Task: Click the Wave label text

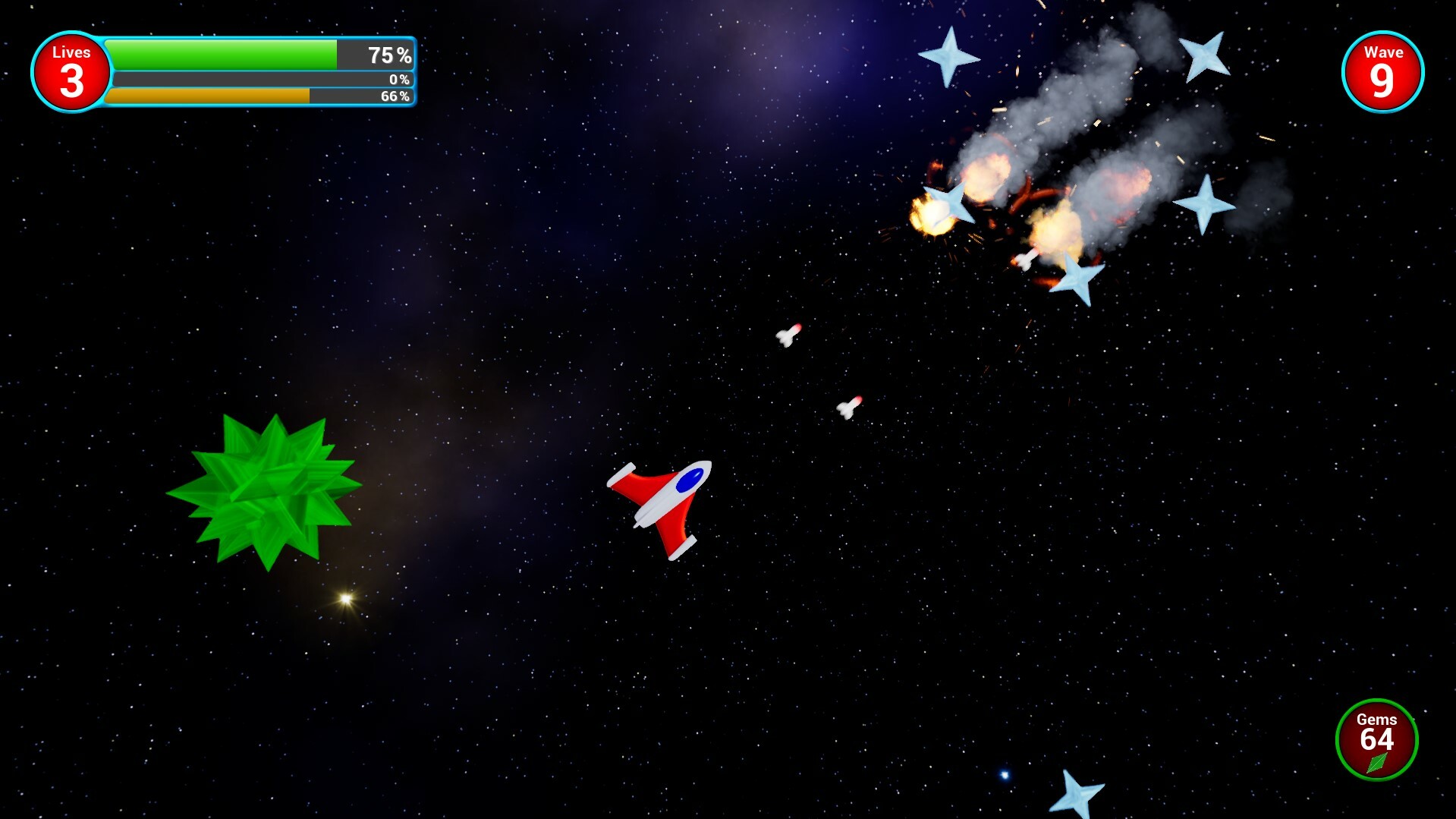Action: [1383, 54]
